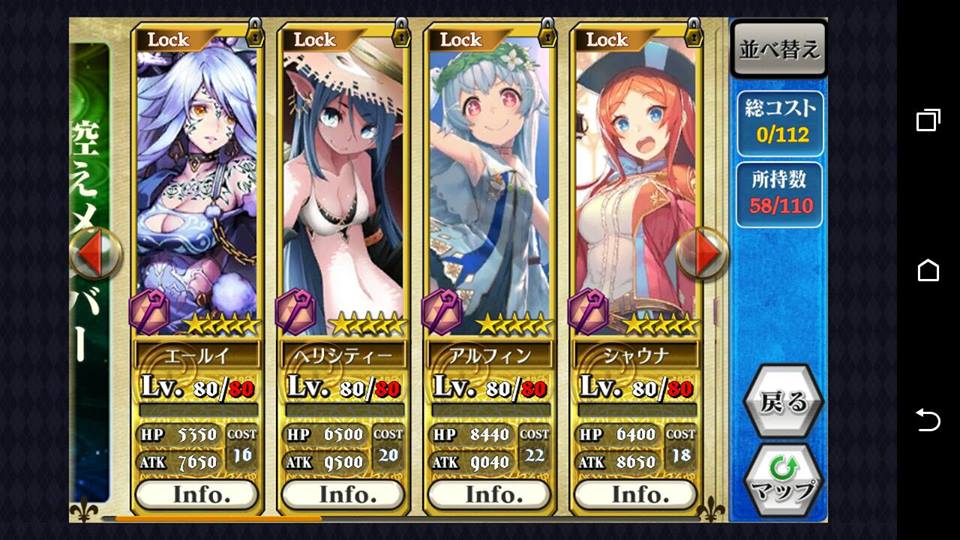Choose the ヘリシティー character card
Screen dimensions: 960x540
pyautogui.click(x=343, y=180)
